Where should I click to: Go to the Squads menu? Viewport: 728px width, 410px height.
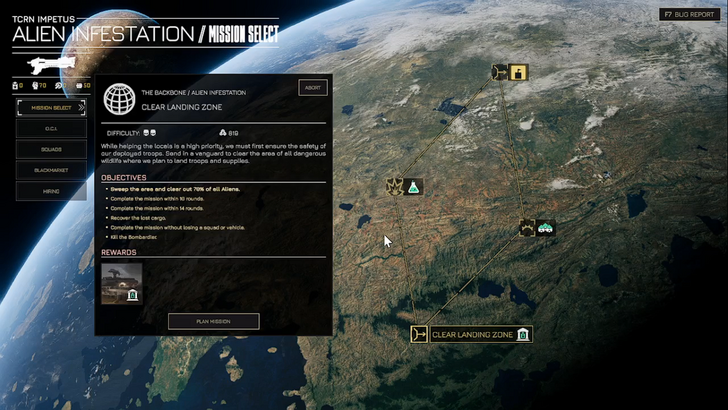[51, 150]
